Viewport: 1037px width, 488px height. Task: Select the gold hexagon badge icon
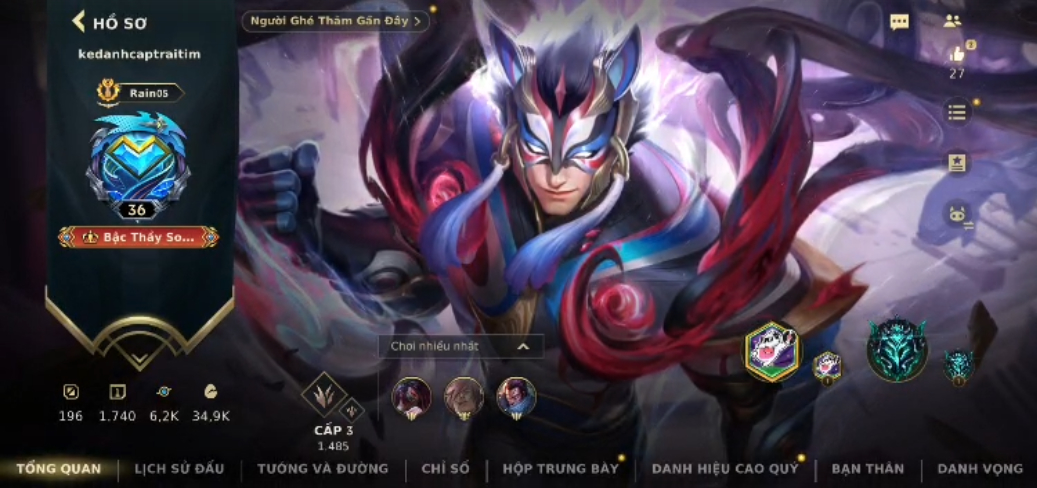click(772, 351)
